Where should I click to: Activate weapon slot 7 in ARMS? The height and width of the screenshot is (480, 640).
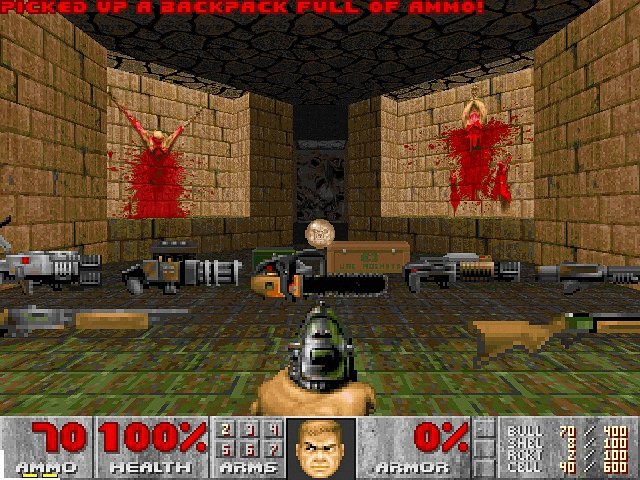[272, 449]
